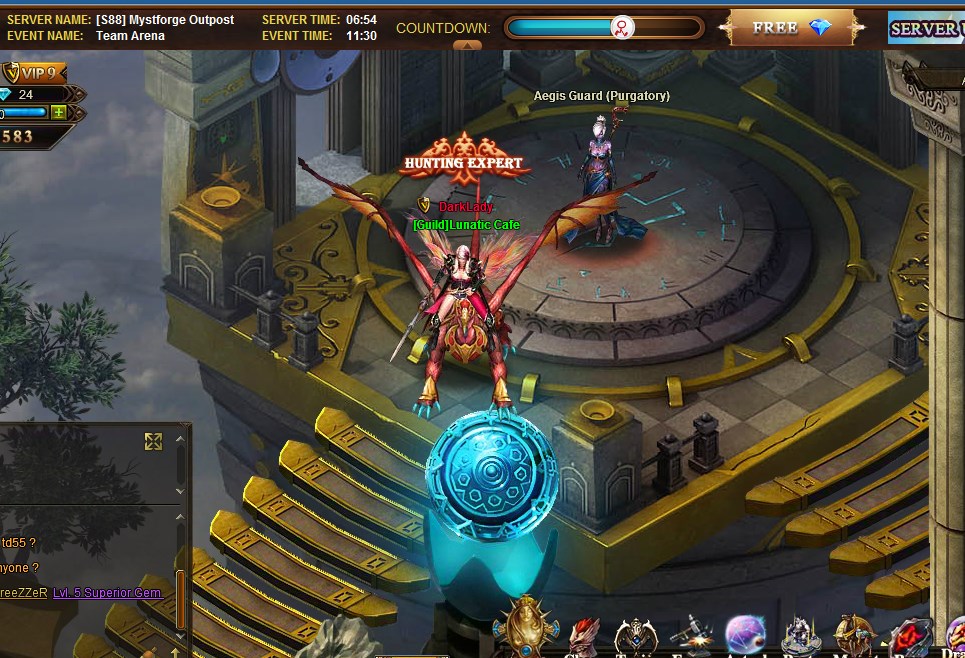Image resolution: width=965 pixels, height=658 pixels.
Task: Open the Server banner button
Action: click(926, 28)
